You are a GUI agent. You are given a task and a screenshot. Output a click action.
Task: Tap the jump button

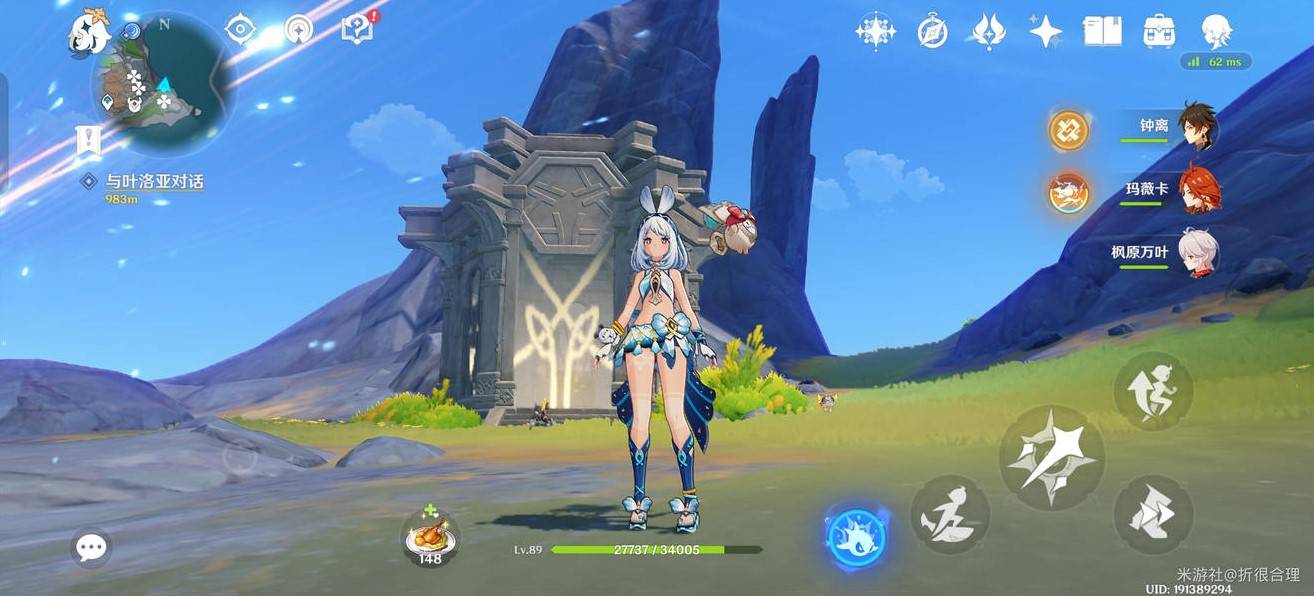tap(1153, 390)
